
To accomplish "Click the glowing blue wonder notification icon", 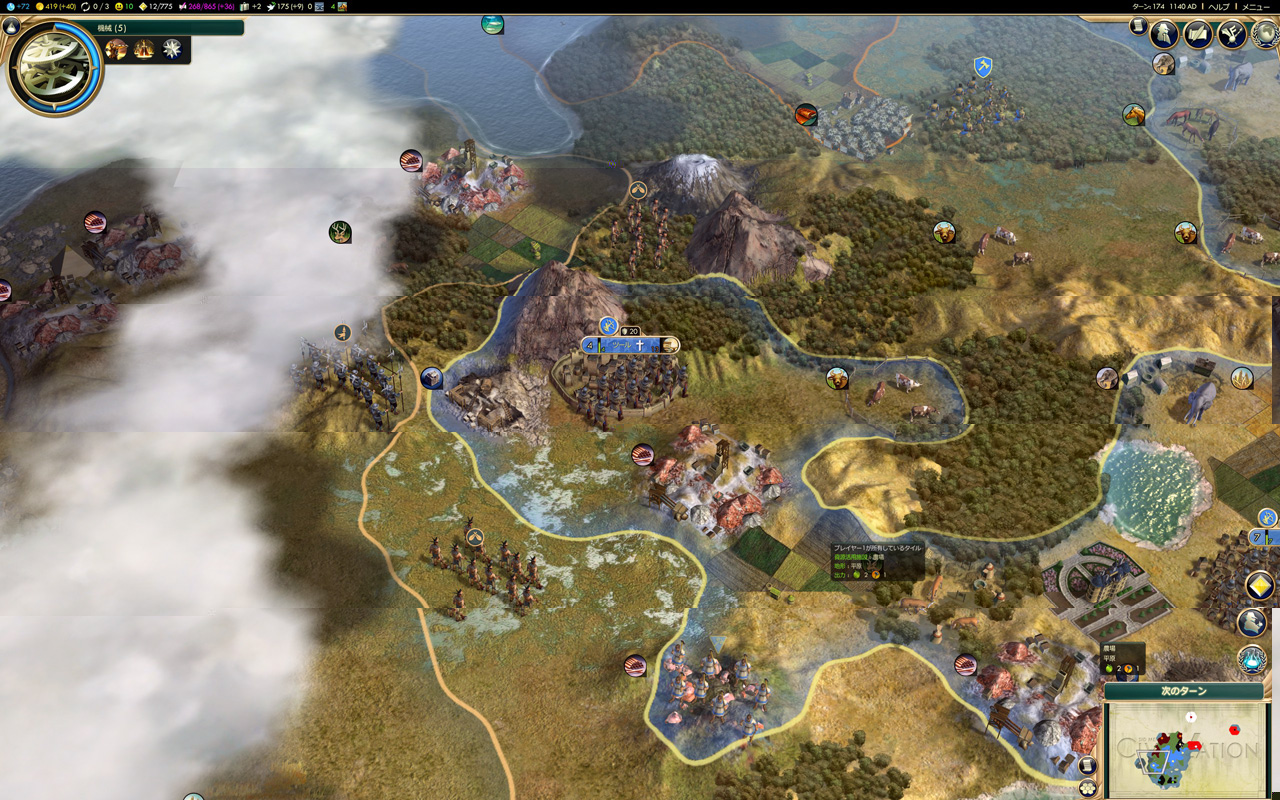I will (x=1252, y=660).
